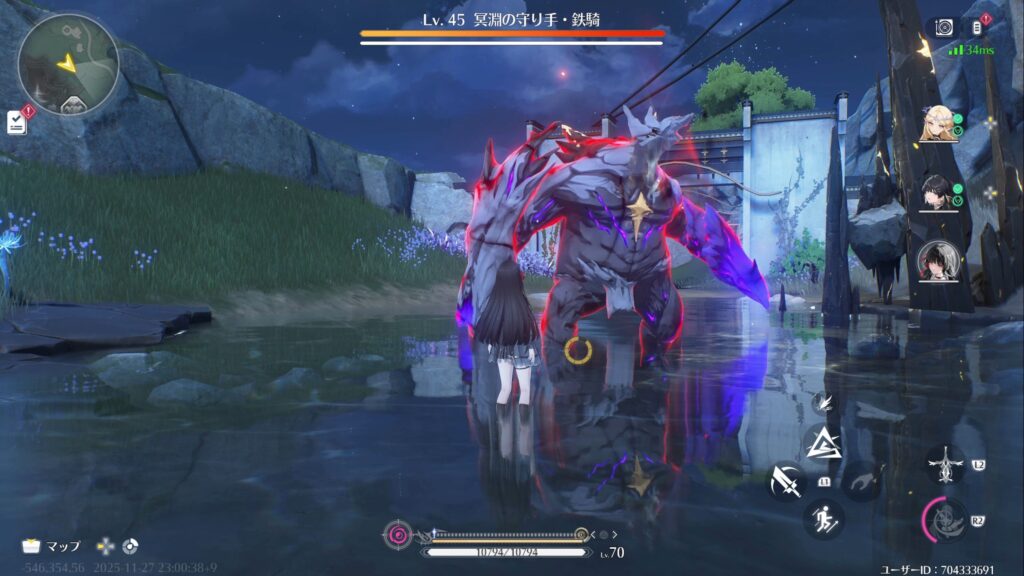This screenshot has width=1024, height=576.
Task: Select the active party character portrait
Action: pyautogui.click(x=938, y=261)
